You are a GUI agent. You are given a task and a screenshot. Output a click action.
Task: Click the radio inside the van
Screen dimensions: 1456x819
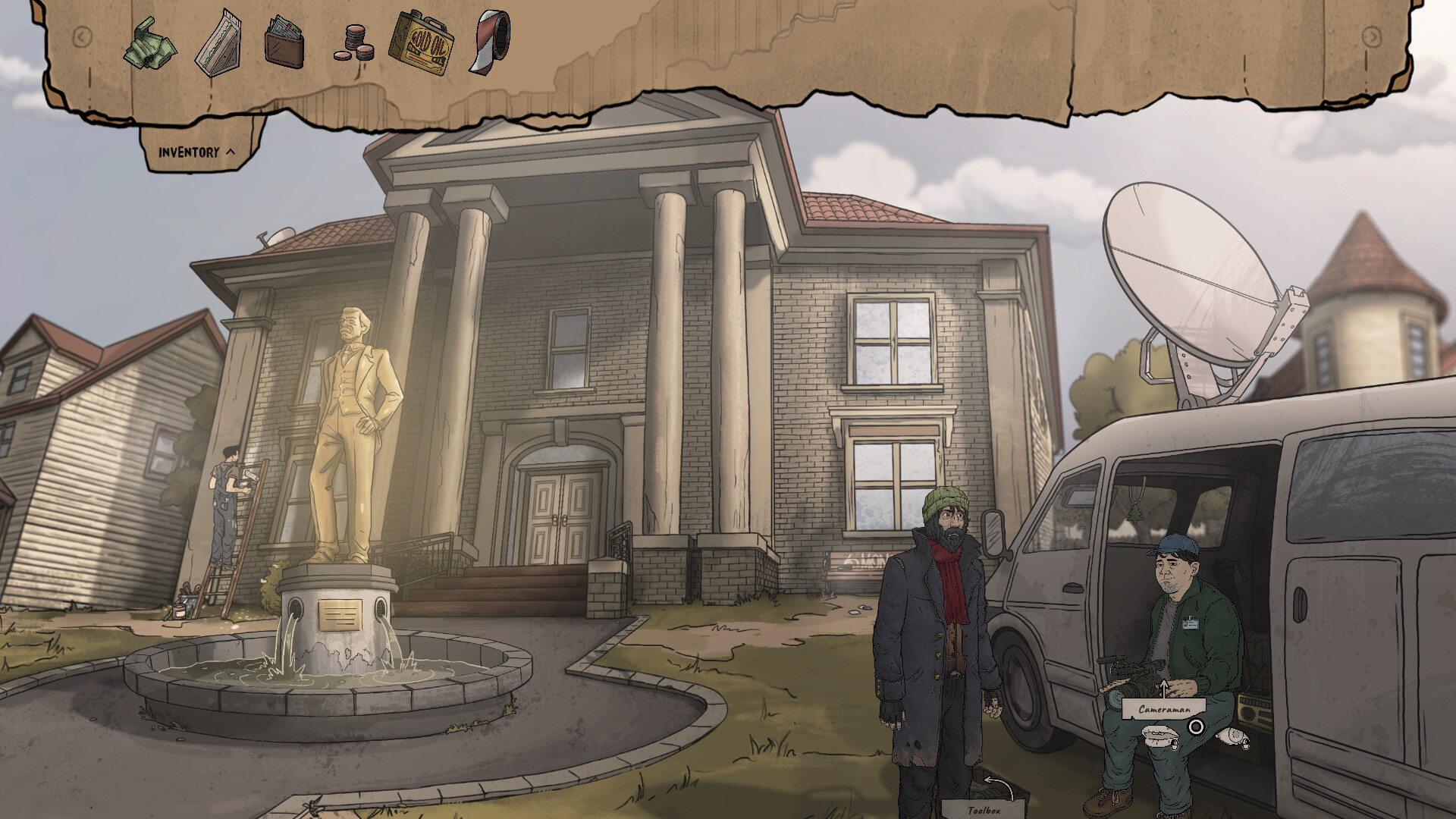pos(1254,708)
